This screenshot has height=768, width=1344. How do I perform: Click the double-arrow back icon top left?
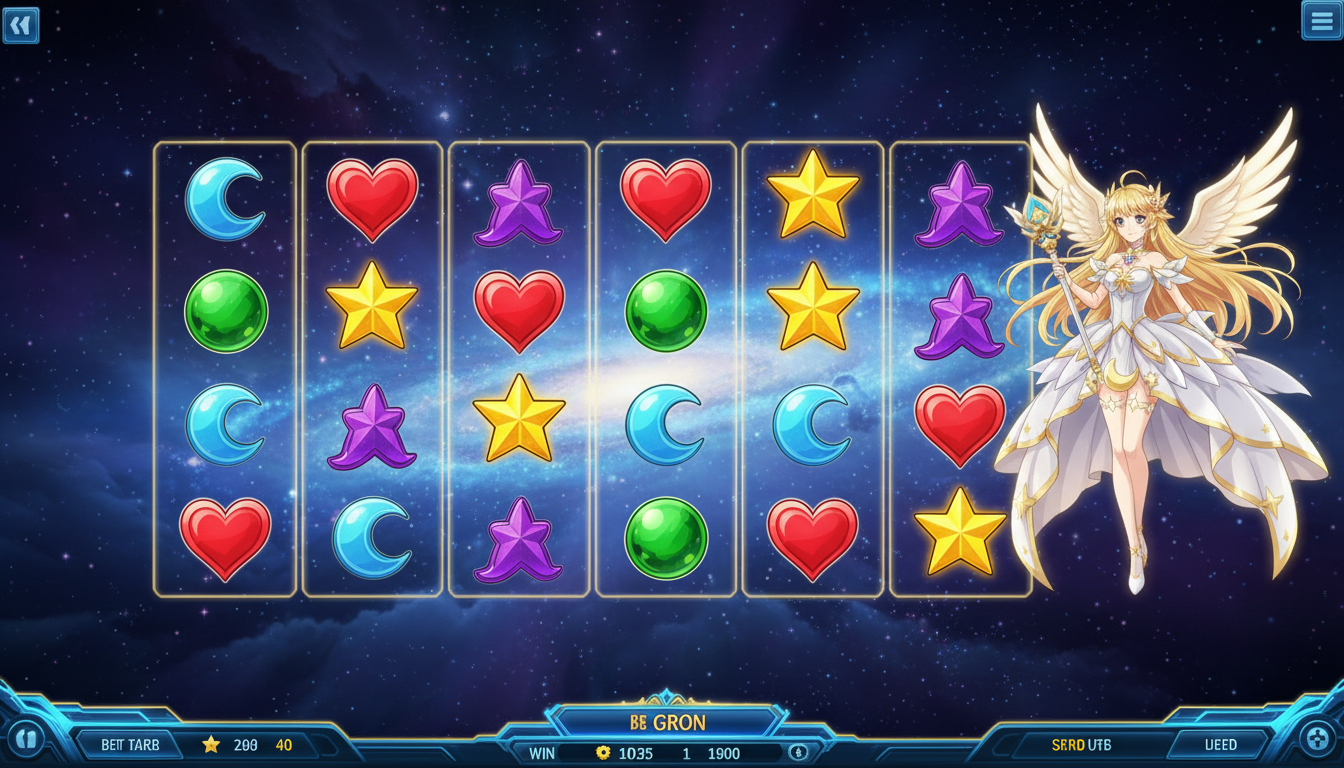[x=21, y=25]
